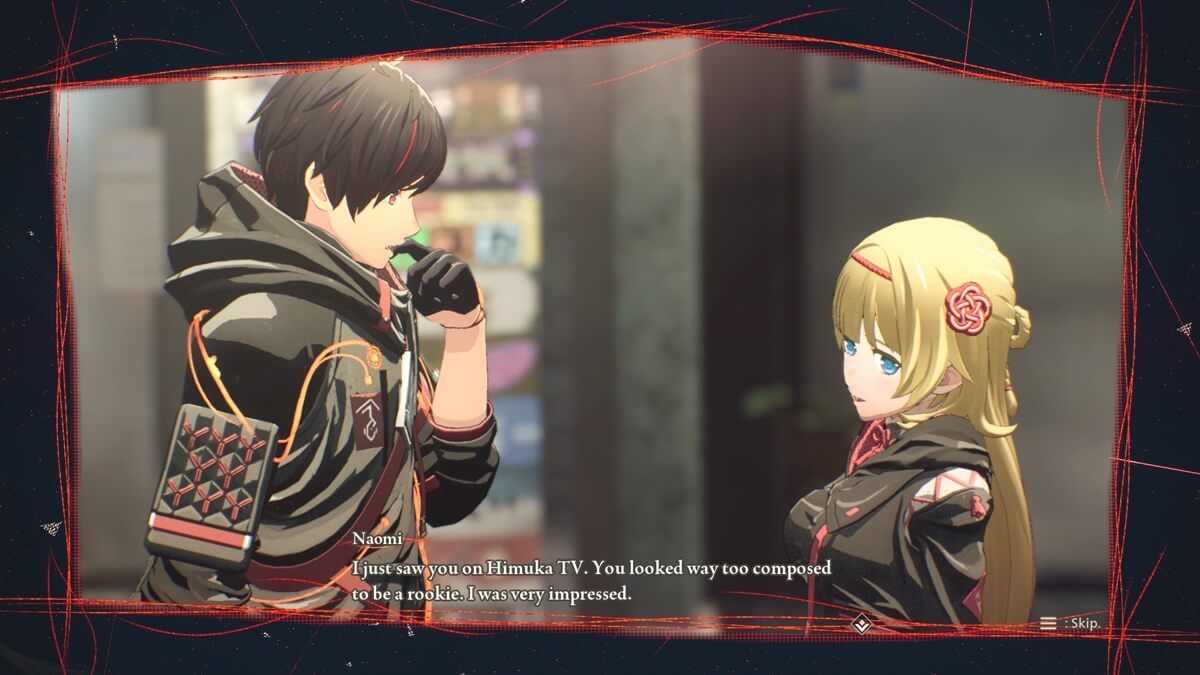The width and height of the screenshot is (1200, 675).
Task: Skip the cutscene using the Skip label
Action: coord(1071,623)
